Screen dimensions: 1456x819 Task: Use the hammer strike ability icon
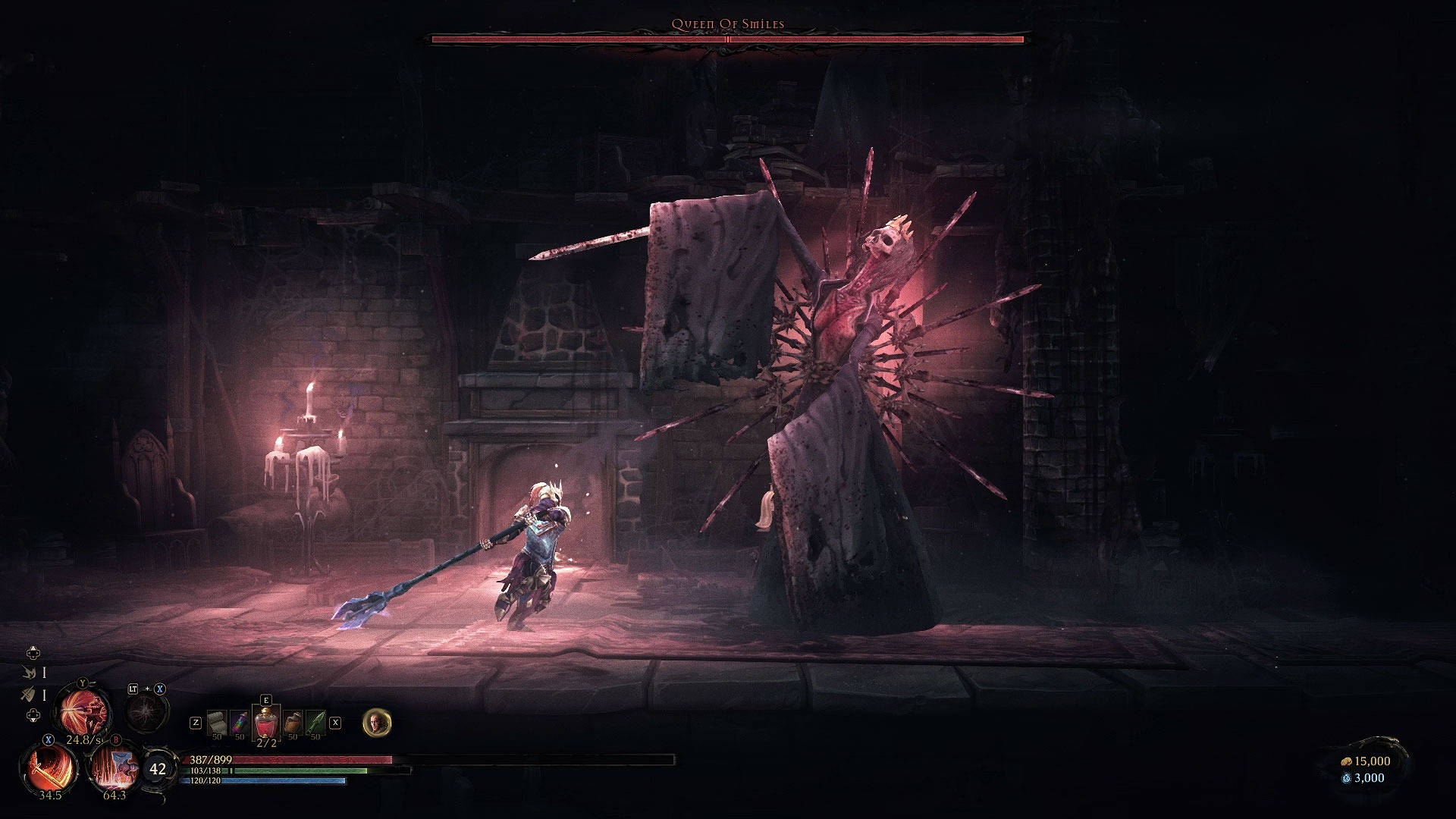pyautogui.click(x=114, y=767)
